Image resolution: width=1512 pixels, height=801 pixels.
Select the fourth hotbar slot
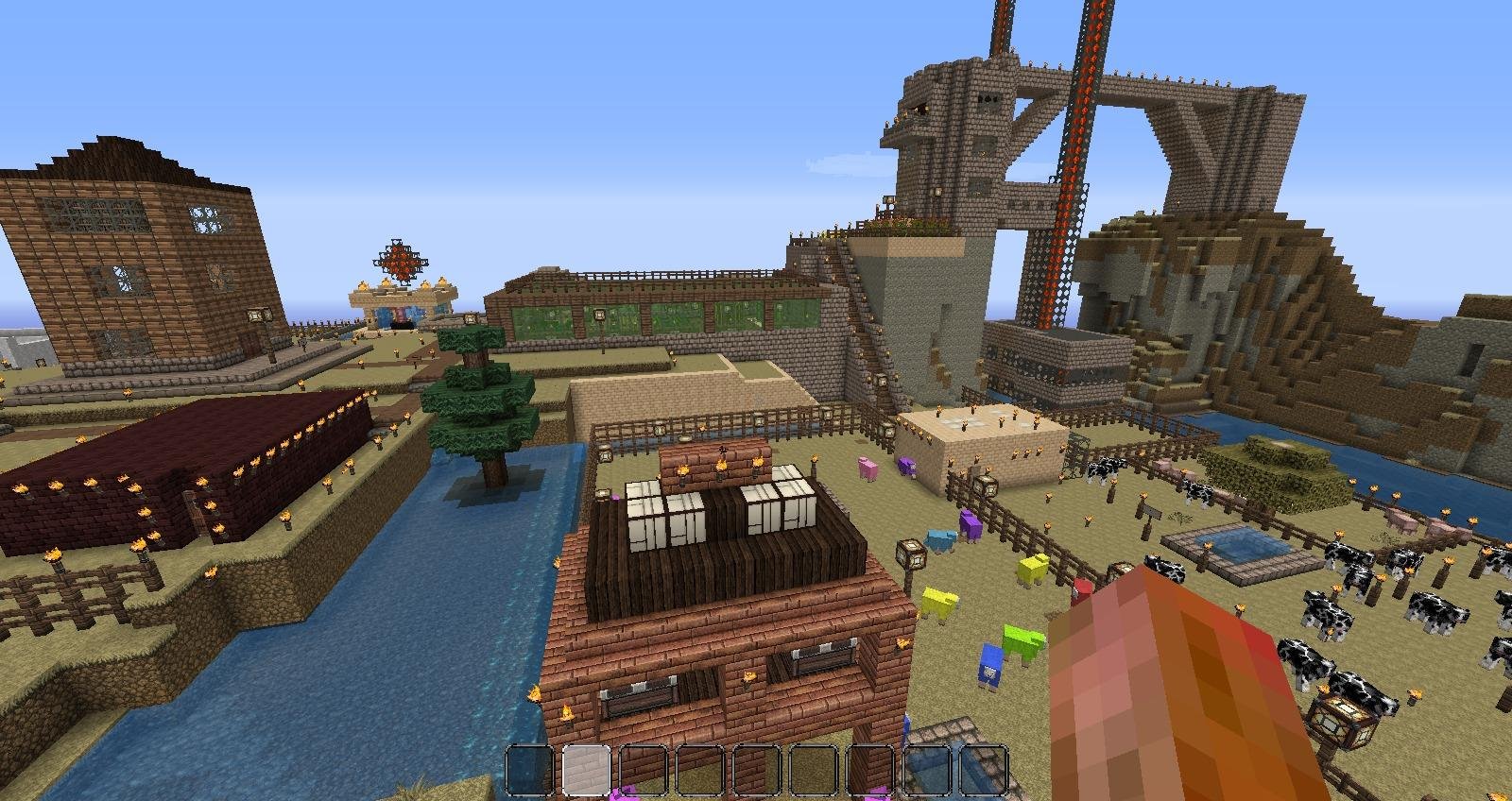[699, 770]
